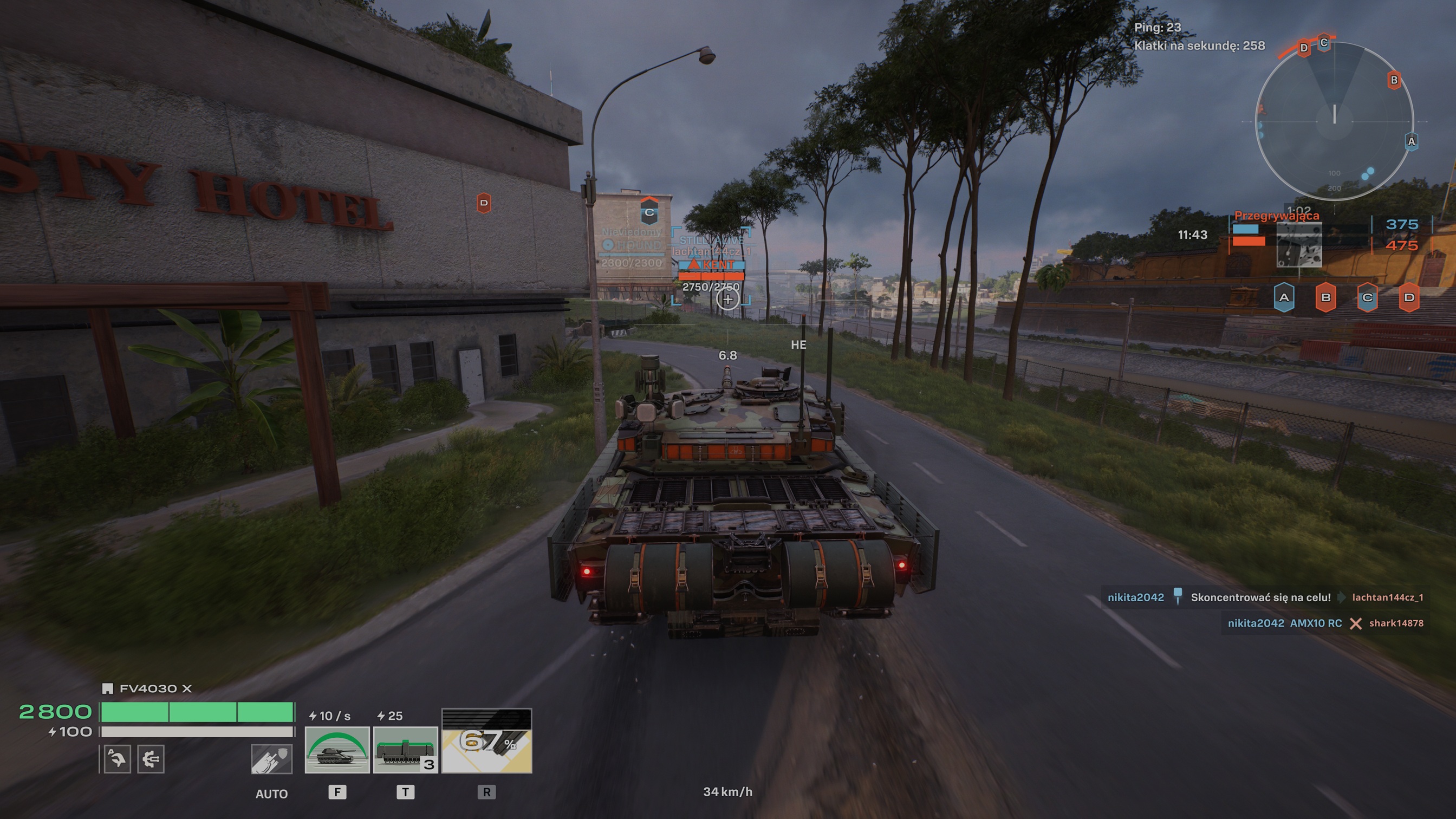Select capture point B hexagon below the scoreboard

pyautogui.click(x=1325, y=297)
